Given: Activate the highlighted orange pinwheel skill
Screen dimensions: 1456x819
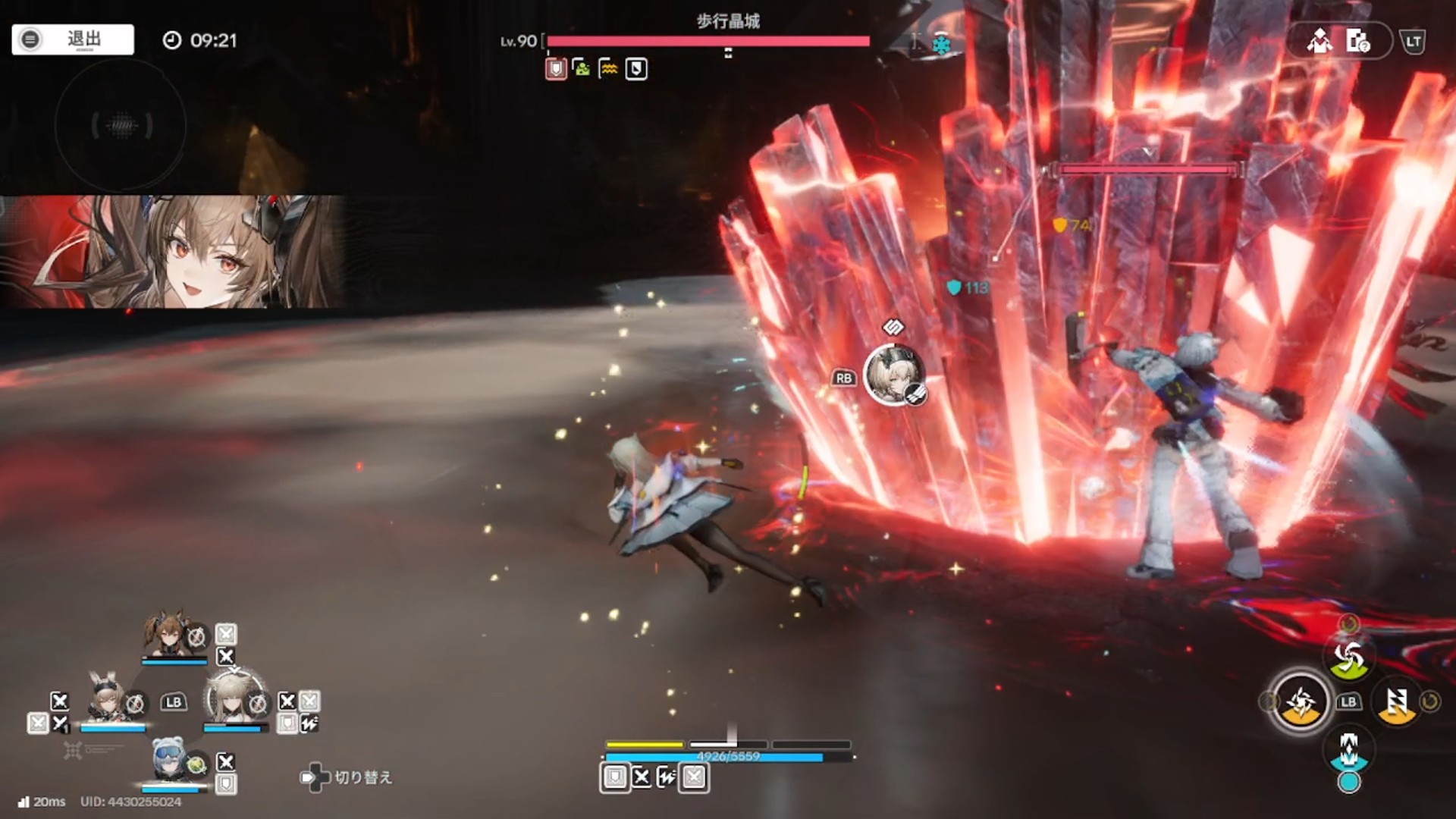Looking at the screenshot, I should (1301, 702).
